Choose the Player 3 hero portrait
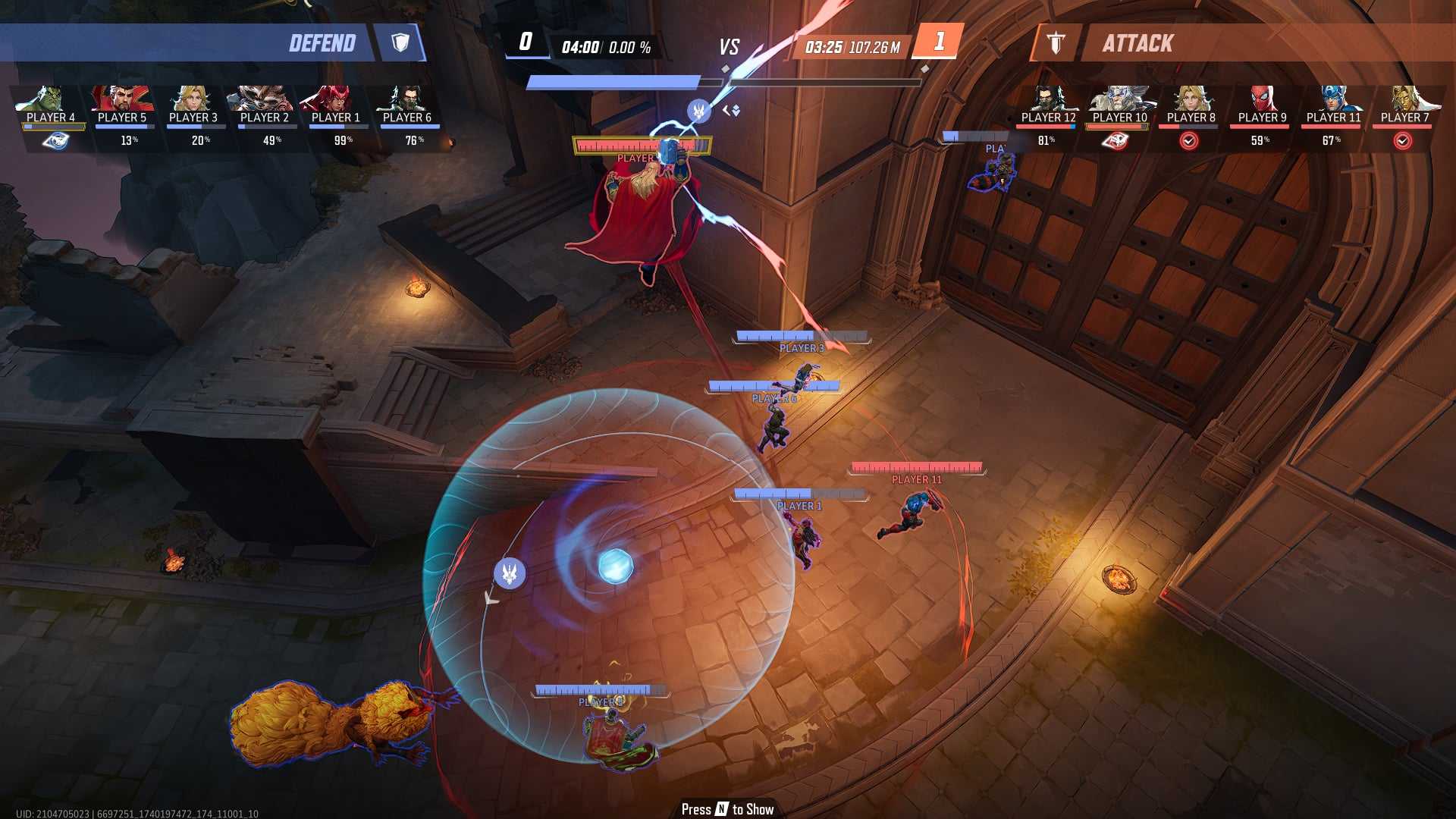 [x=193, y=99]
